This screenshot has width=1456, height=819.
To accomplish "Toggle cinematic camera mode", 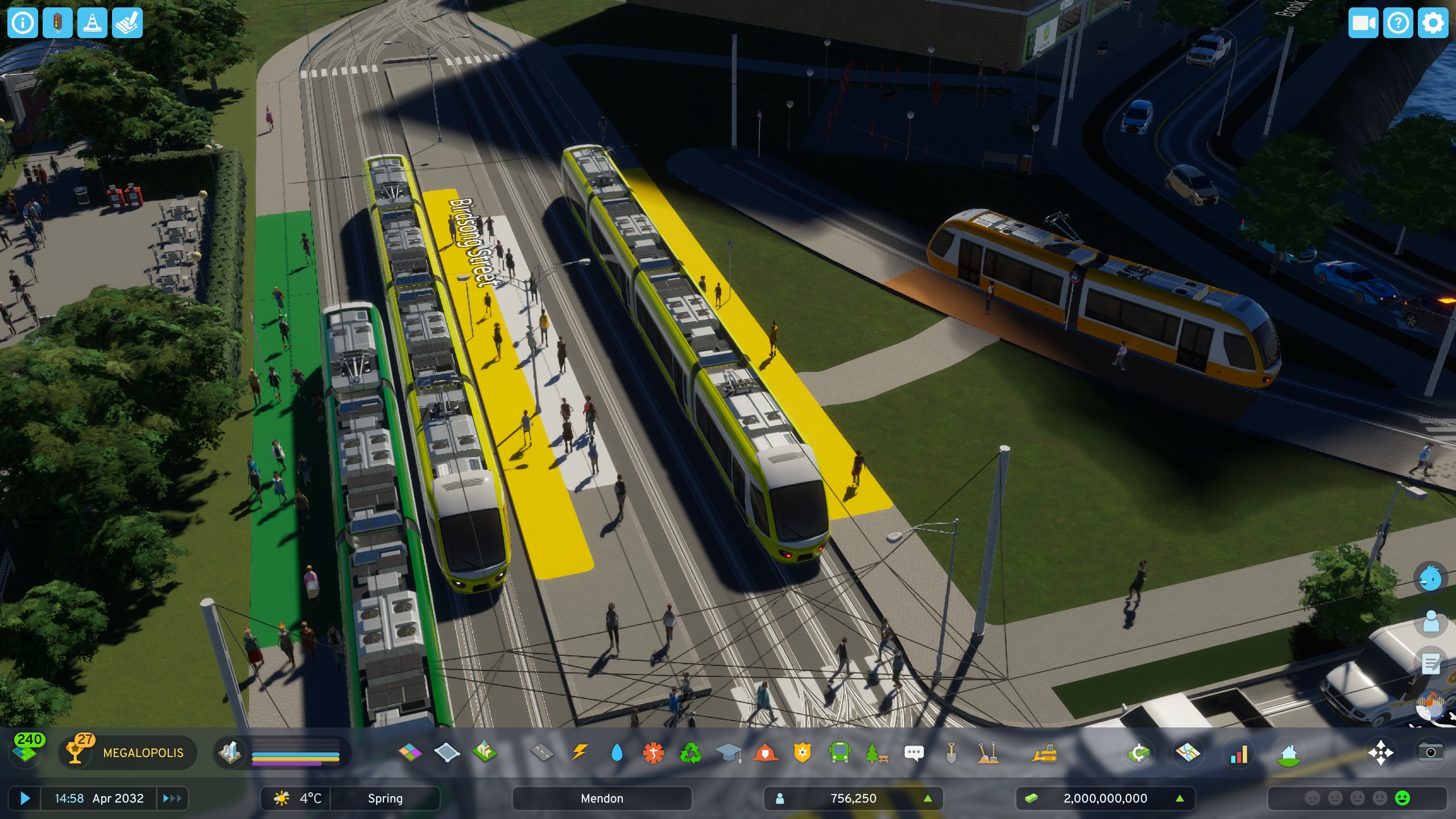I will click(x=1364, y=23).
